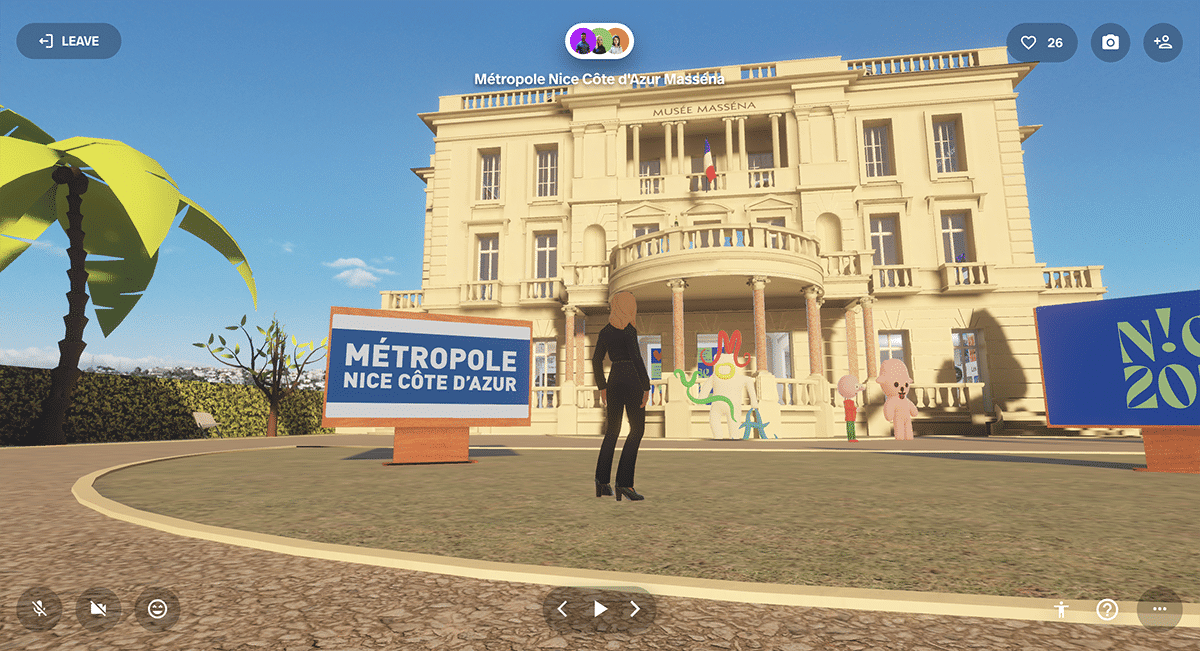Toggle the disabled video camera

98,608
